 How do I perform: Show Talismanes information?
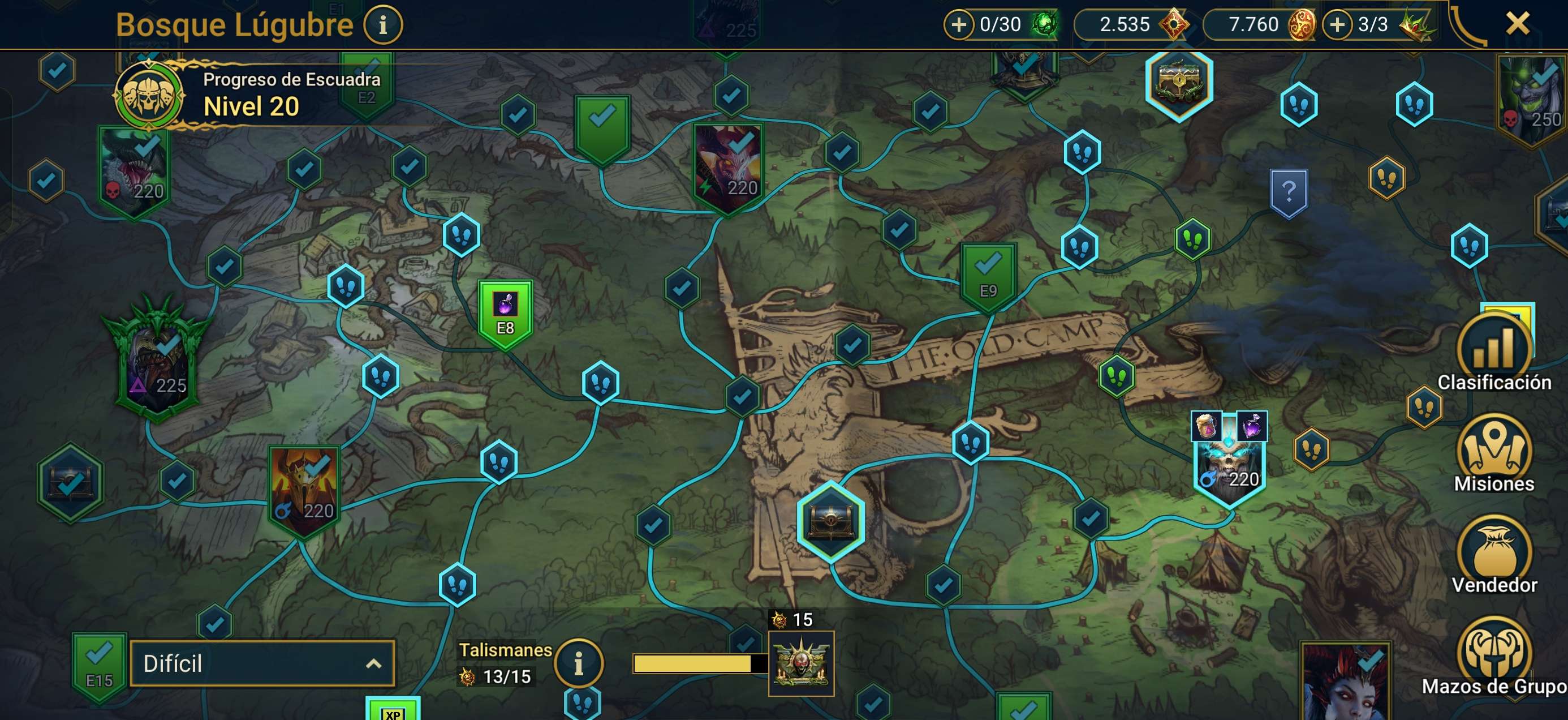click(x=578, y=663)
